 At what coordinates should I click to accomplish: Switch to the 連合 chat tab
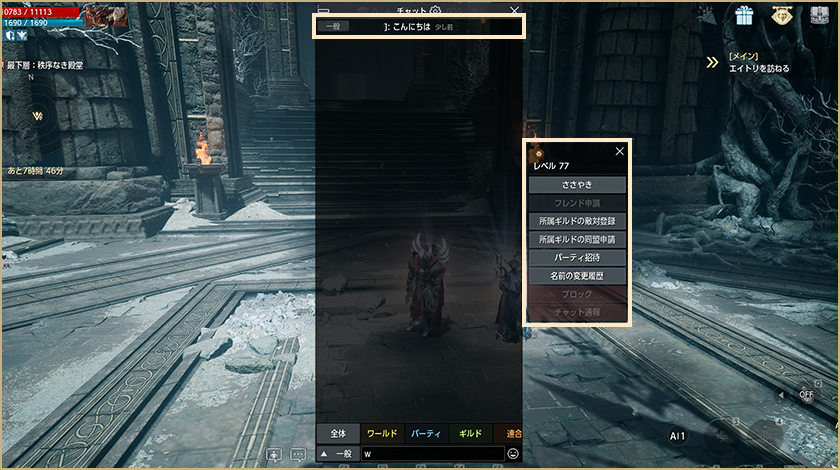512,434
